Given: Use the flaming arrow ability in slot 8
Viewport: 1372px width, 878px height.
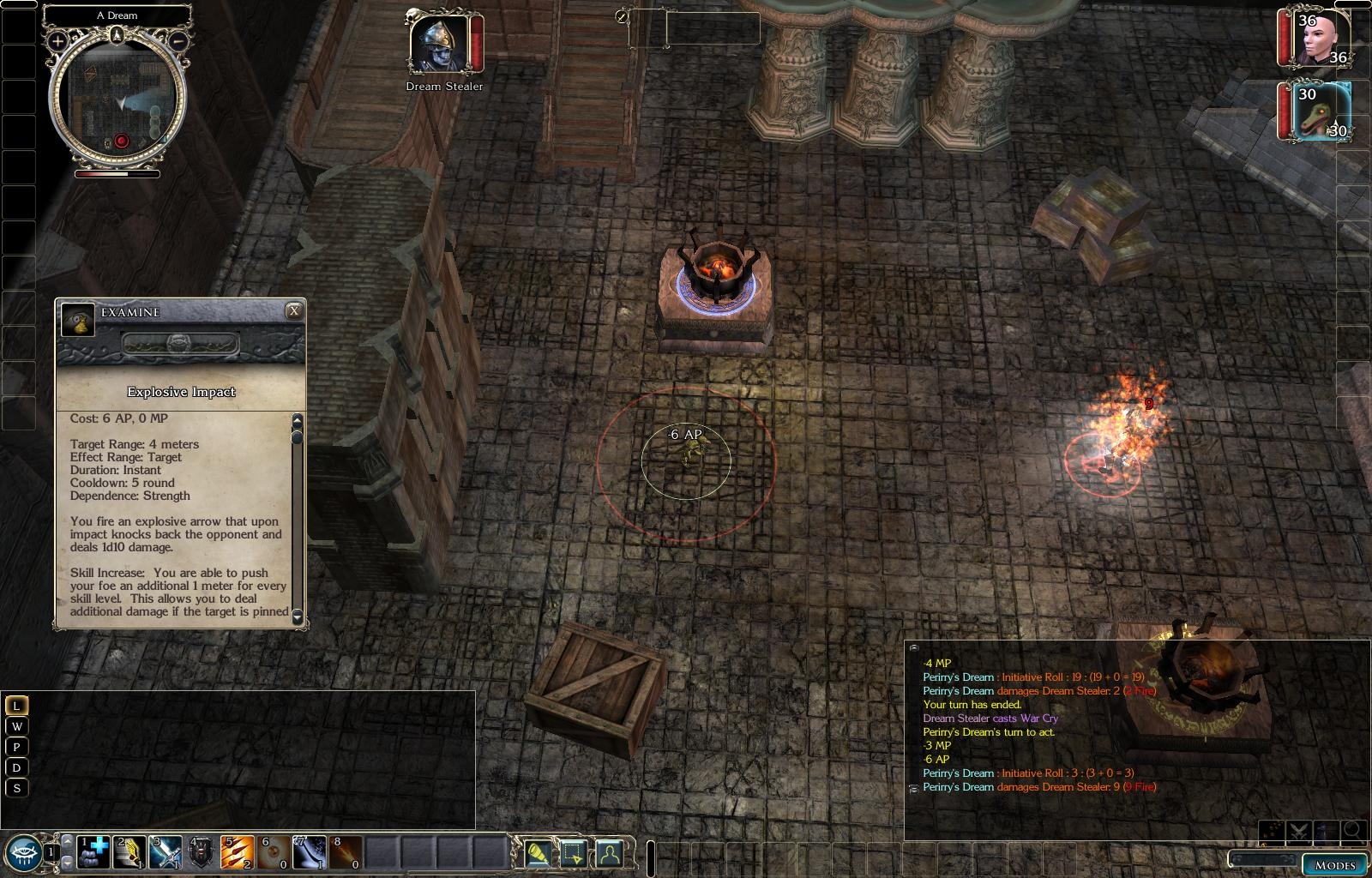Looking at the screenshot, I should tap(346, 852).
